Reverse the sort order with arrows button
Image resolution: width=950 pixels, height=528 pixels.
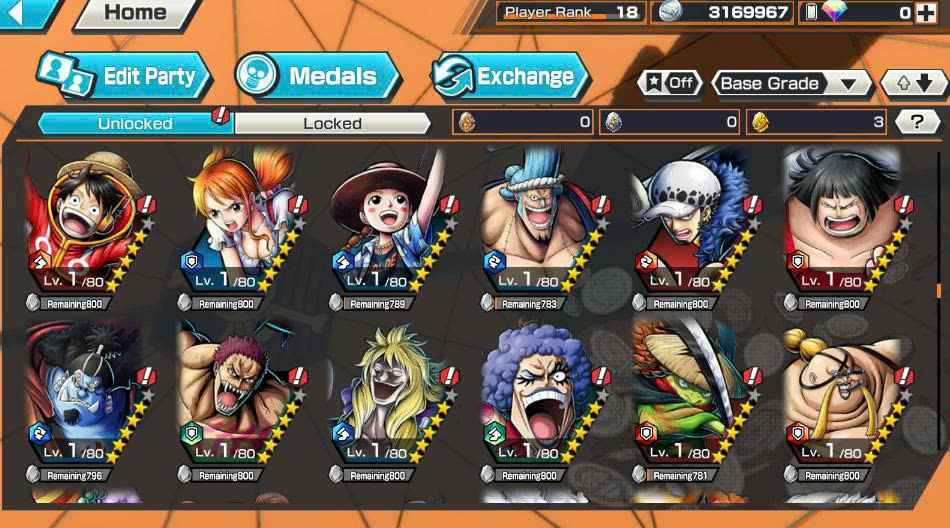point(913,84)
